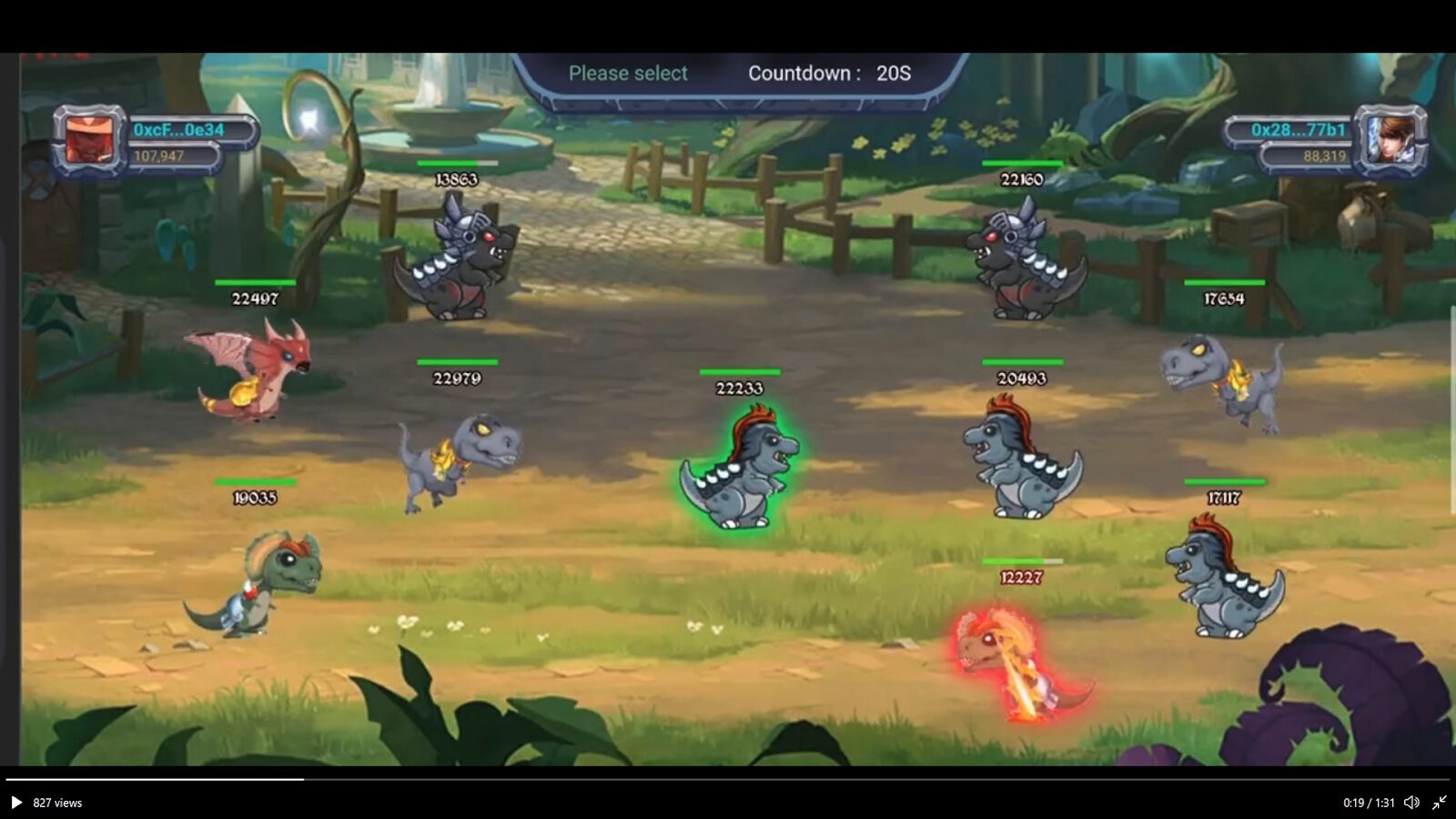Open the 827 views link
This screenshot has height=819, width=1456.
pos(56,803)
